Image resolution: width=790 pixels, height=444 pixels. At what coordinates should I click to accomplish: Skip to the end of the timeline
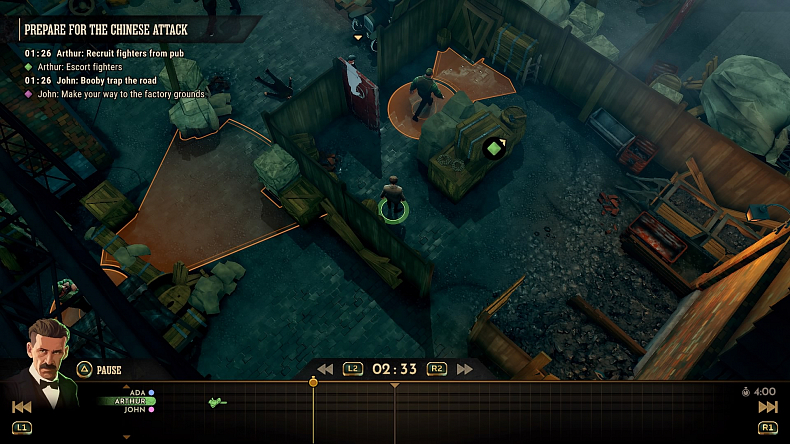coord(768,407)
